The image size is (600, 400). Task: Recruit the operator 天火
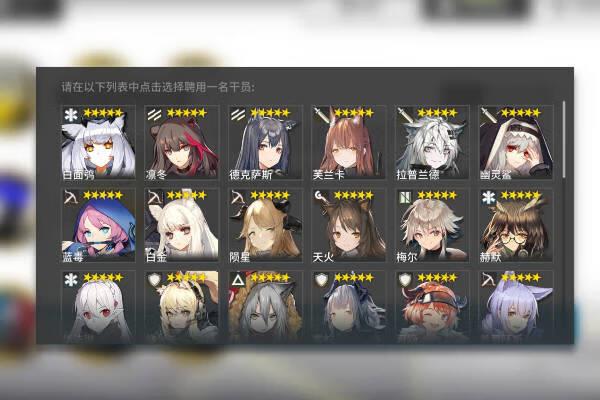pyautogui.click(x=348, y=226)
